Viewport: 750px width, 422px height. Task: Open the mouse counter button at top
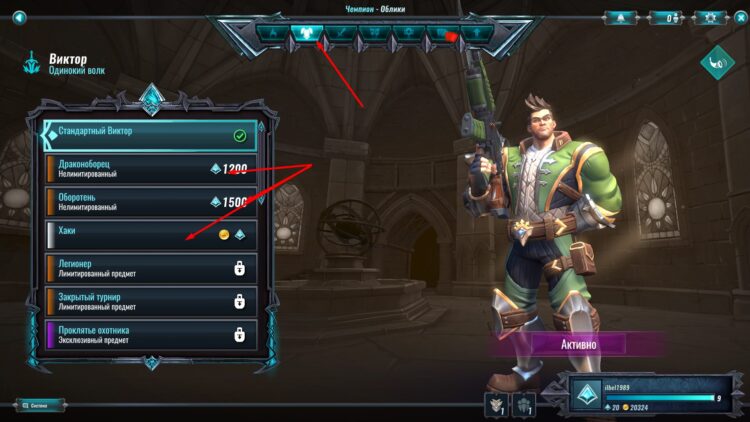click(665, 17)
